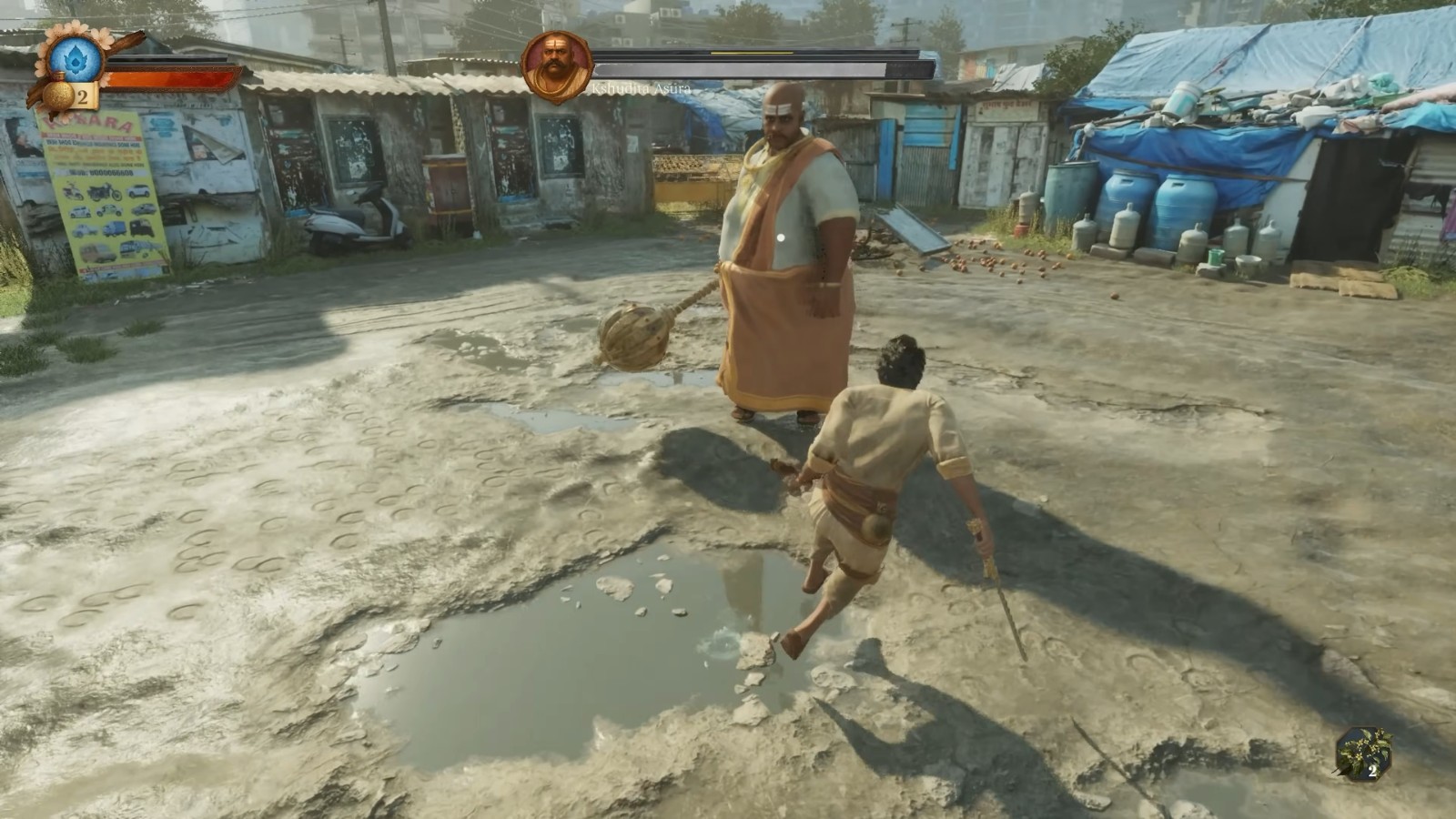Select the boss info banner at top center
The image size is (1456, 819).
pos(728,66)
